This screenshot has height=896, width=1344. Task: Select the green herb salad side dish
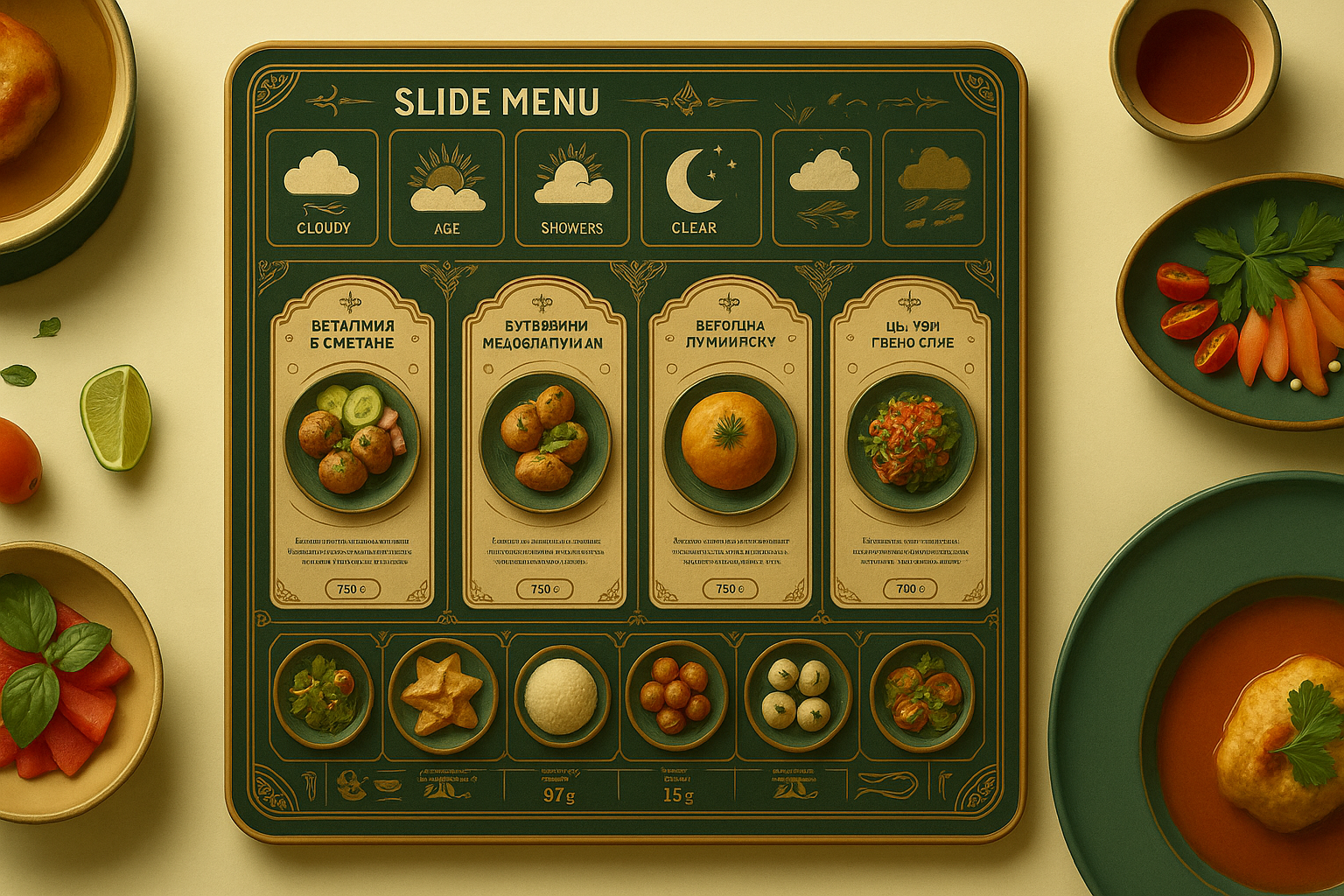click(x=323, y=696)
